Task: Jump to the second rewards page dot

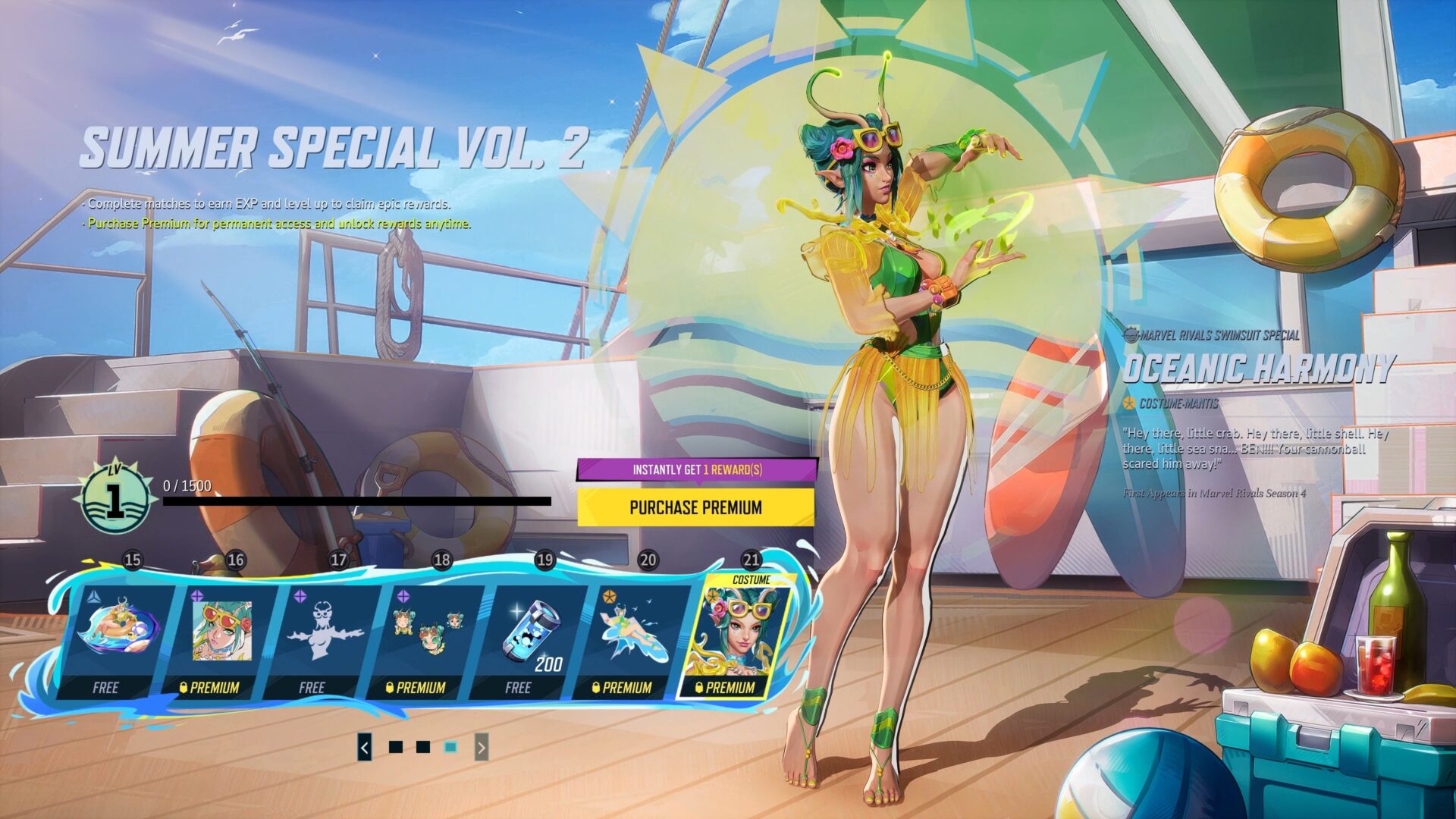Action: tap(423, 748)
